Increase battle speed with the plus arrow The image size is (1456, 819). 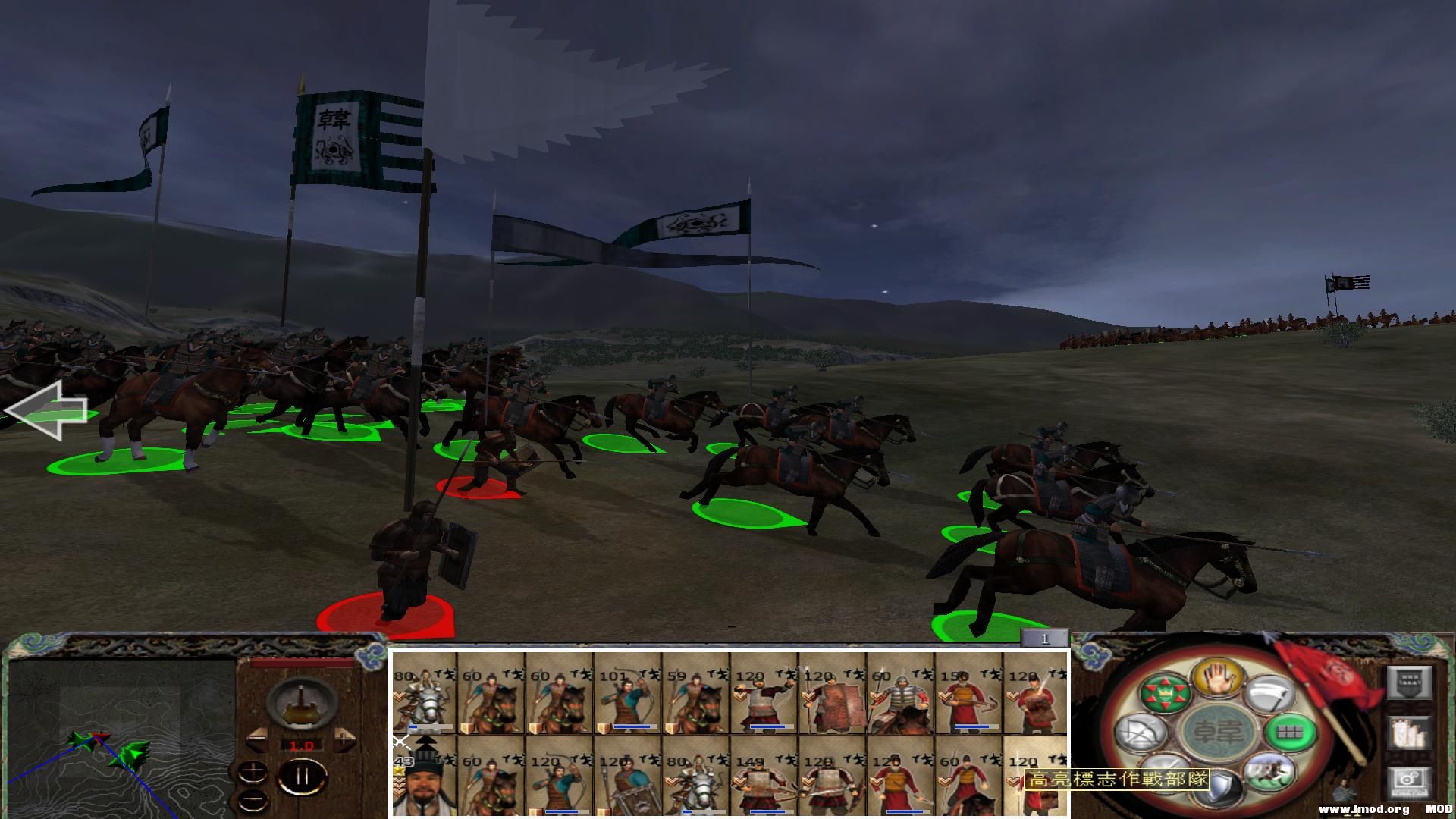tap(344, 740)
